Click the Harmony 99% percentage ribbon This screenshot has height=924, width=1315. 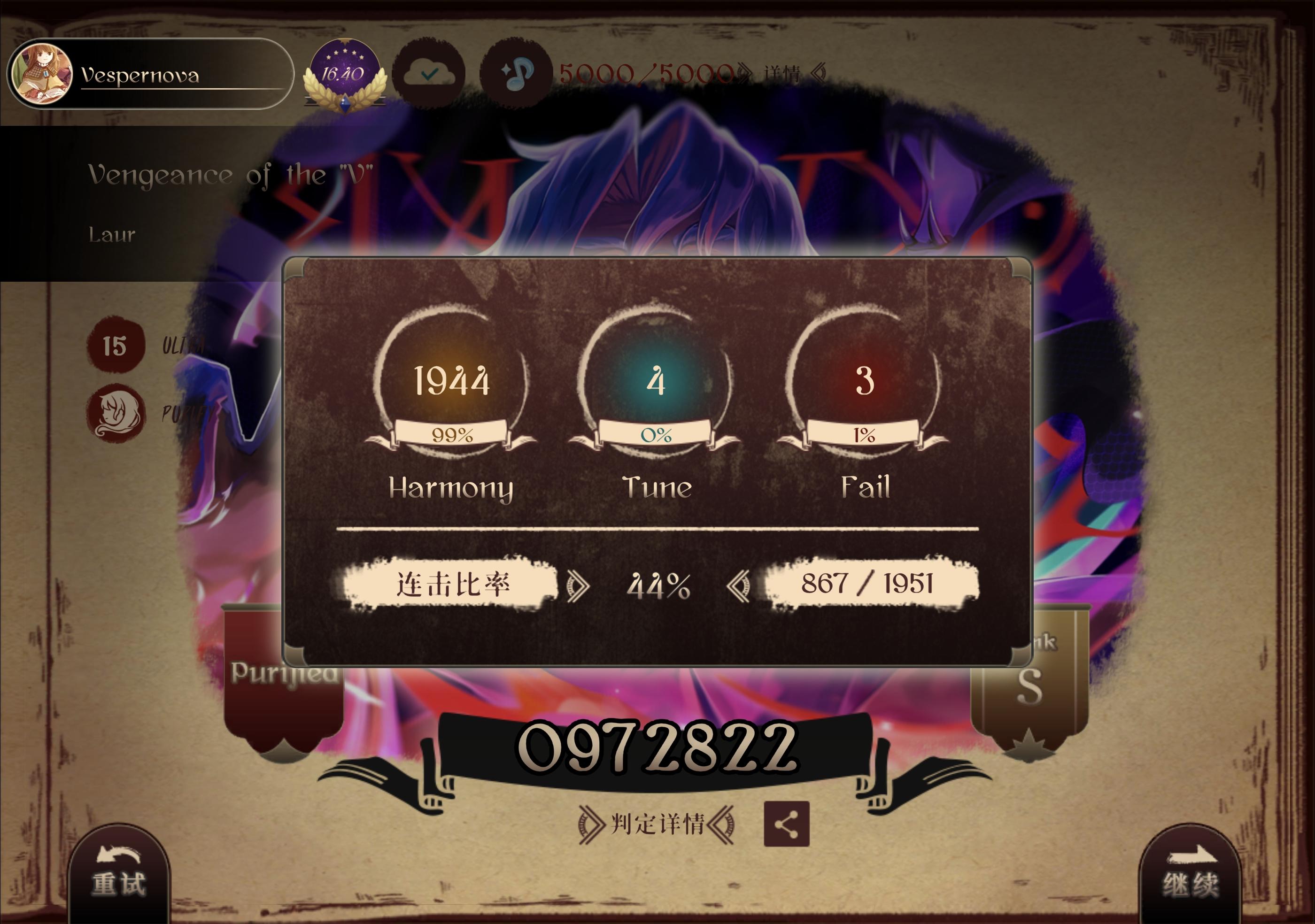[451, 436]
